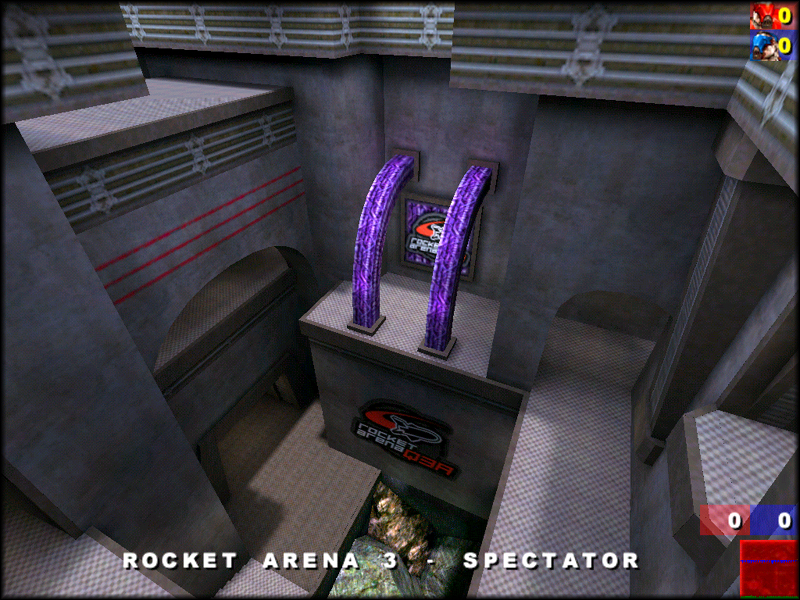Select the blue team portrait icon
The image size is (800, 600).
point(764,46)
